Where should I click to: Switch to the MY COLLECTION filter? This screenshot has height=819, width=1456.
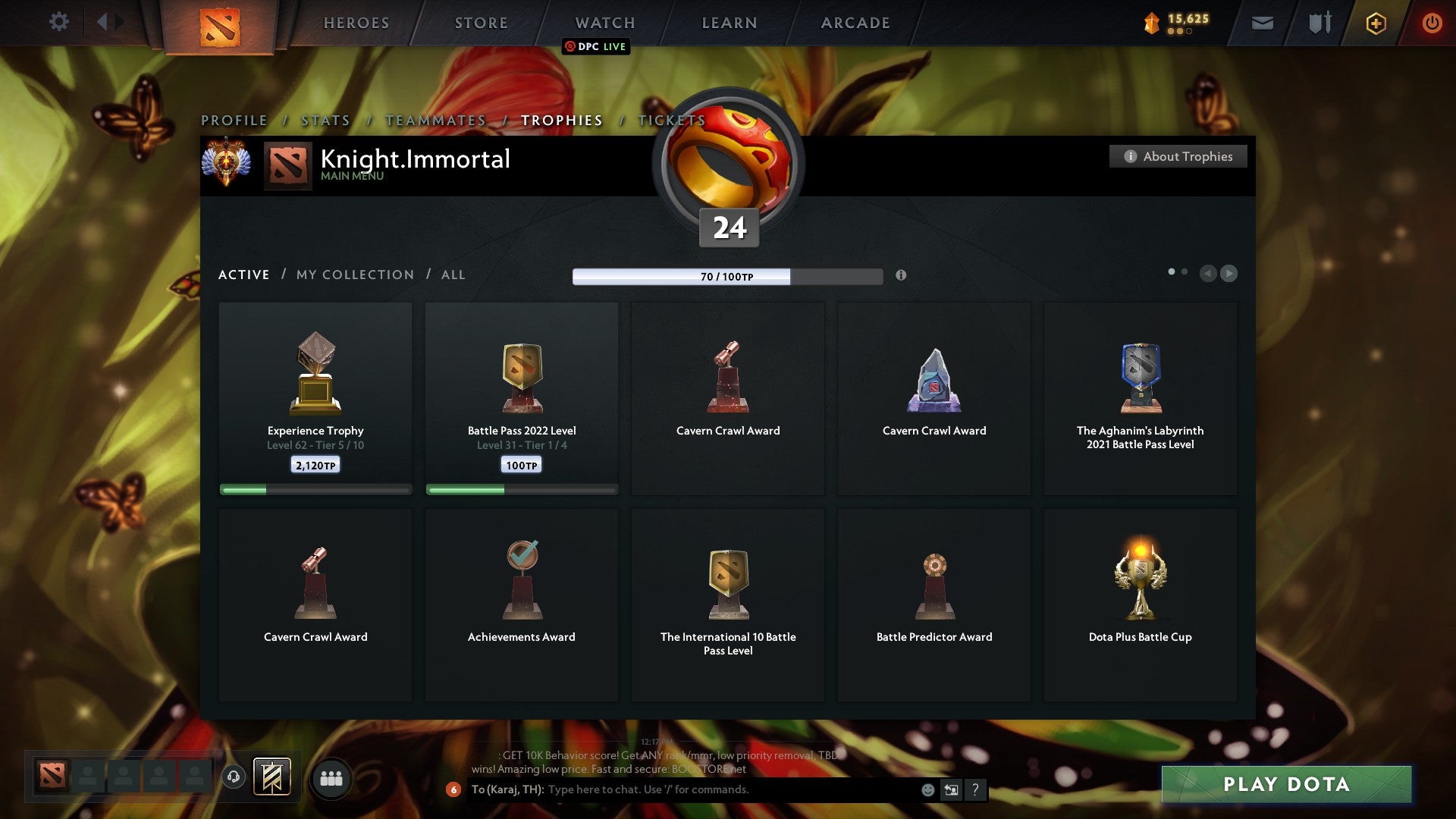354,275
